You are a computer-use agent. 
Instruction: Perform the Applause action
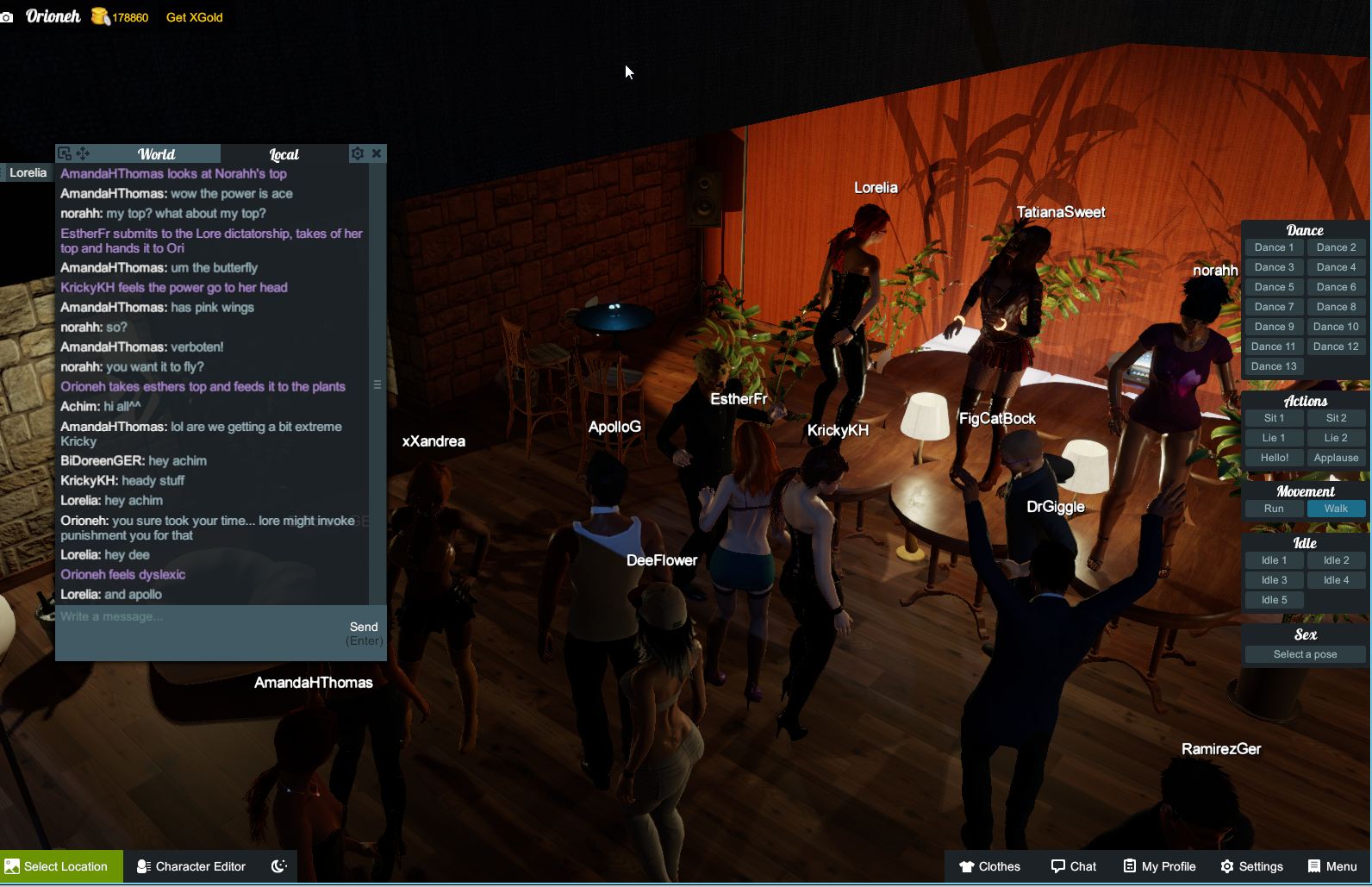tap(1336, 458)
